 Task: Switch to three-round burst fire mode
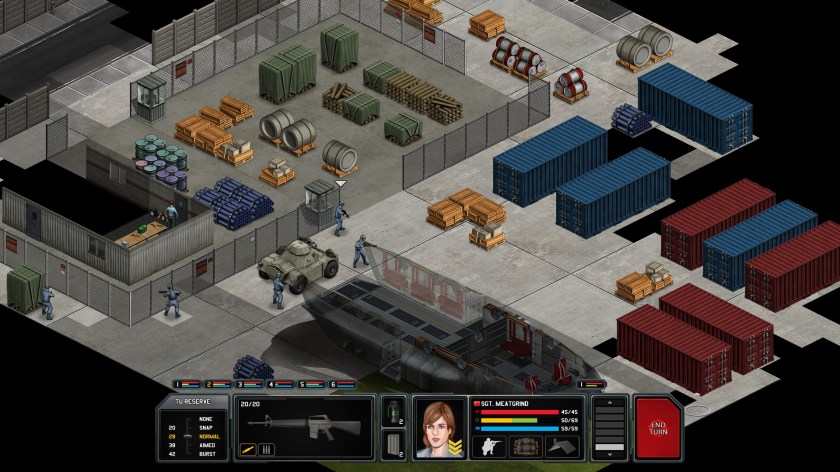click(267, 449)
